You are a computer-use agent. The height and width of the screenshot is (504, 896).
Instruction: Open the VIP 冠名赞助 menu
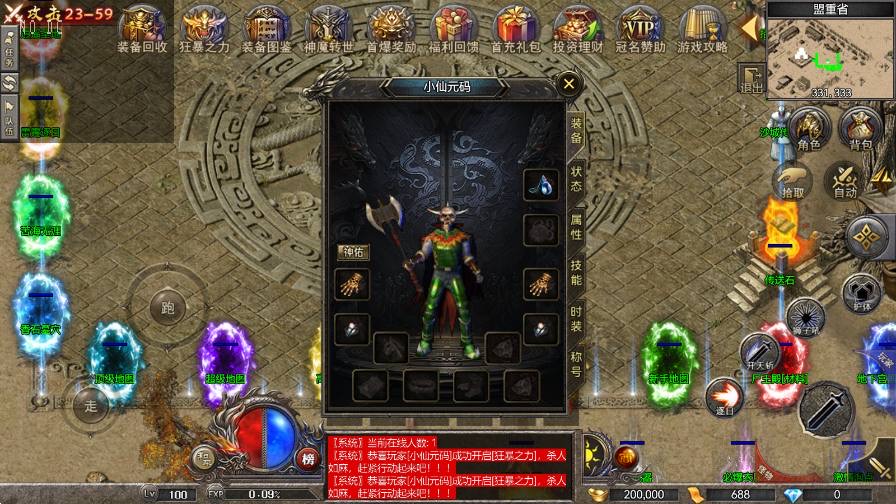(640, 28)
